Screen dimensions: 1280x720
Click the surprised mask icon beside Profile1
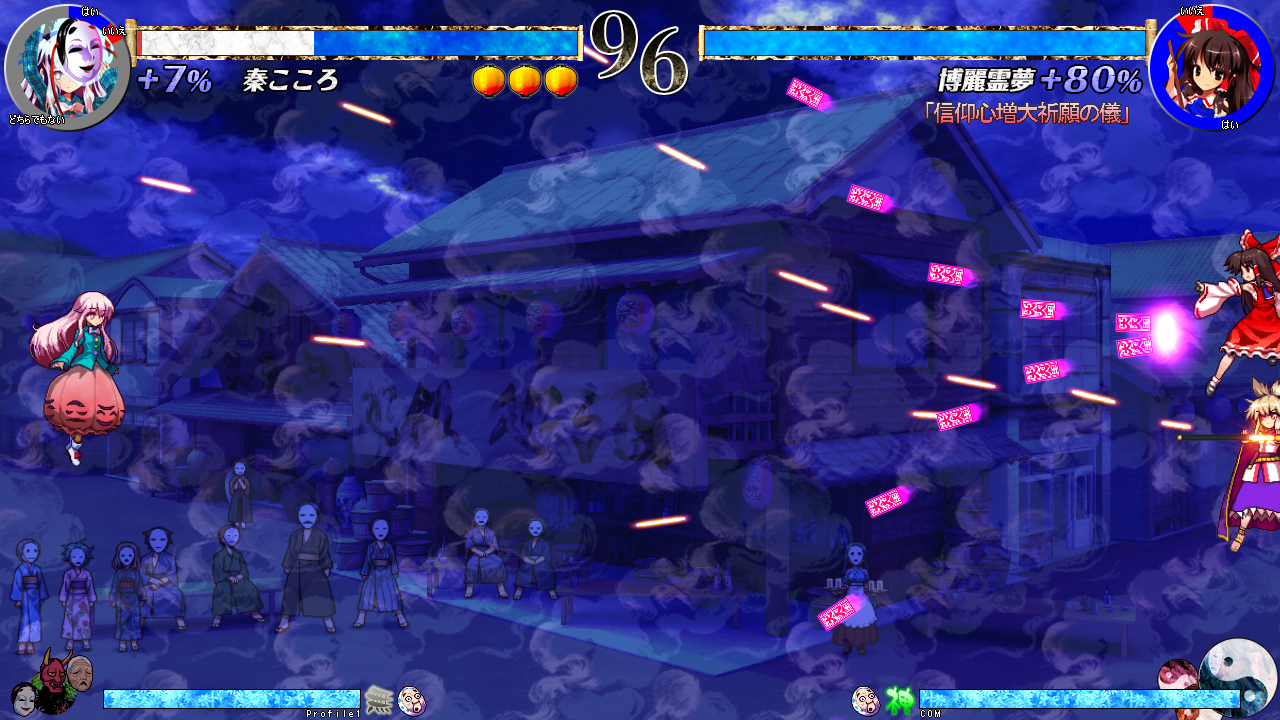412,700
